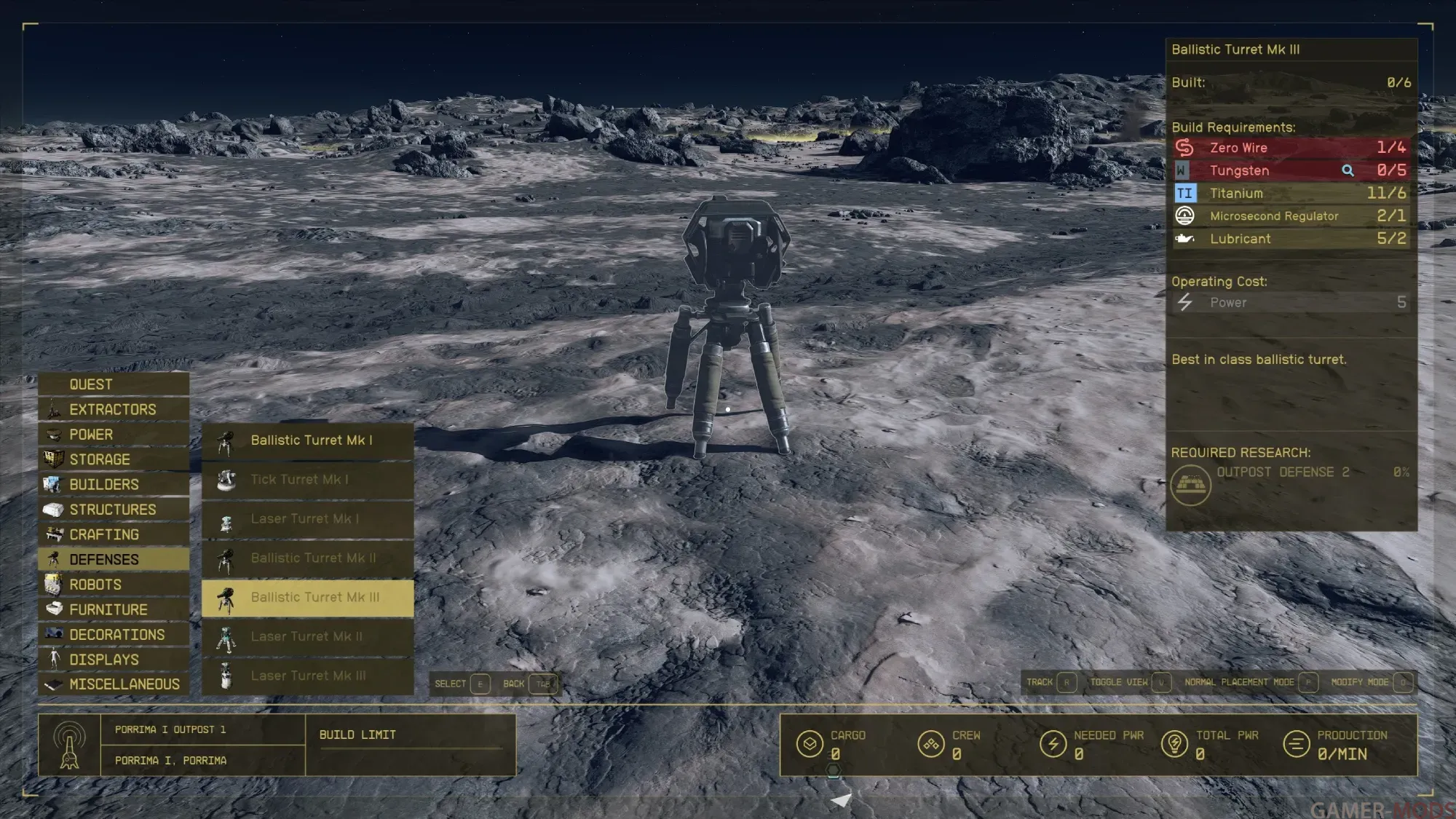Choose Tick Turret Mk I

(x=308, y=480)
